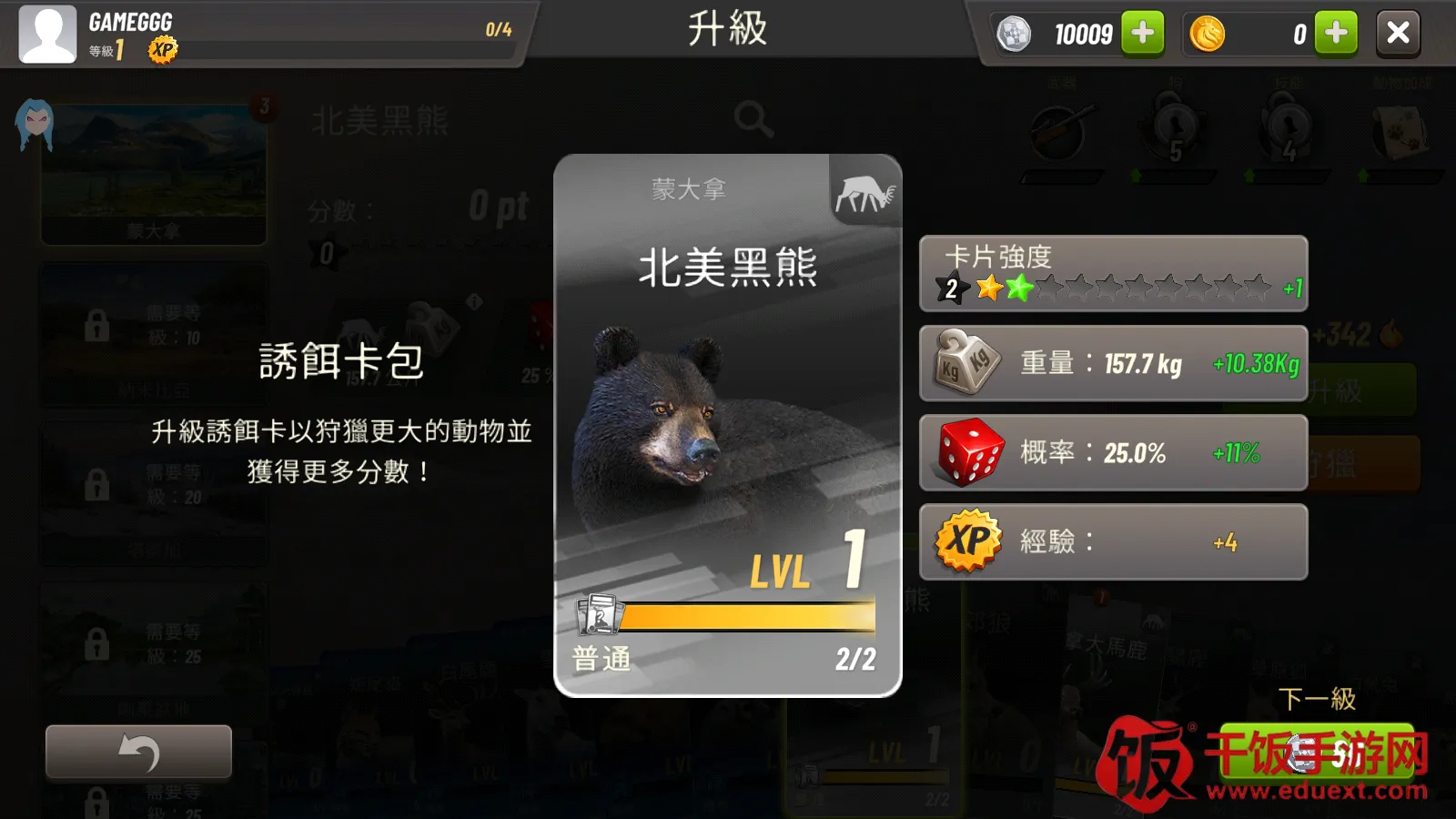Click the back arrow at bottom left
Screen dimensions: 1456x819
[136, 750]
